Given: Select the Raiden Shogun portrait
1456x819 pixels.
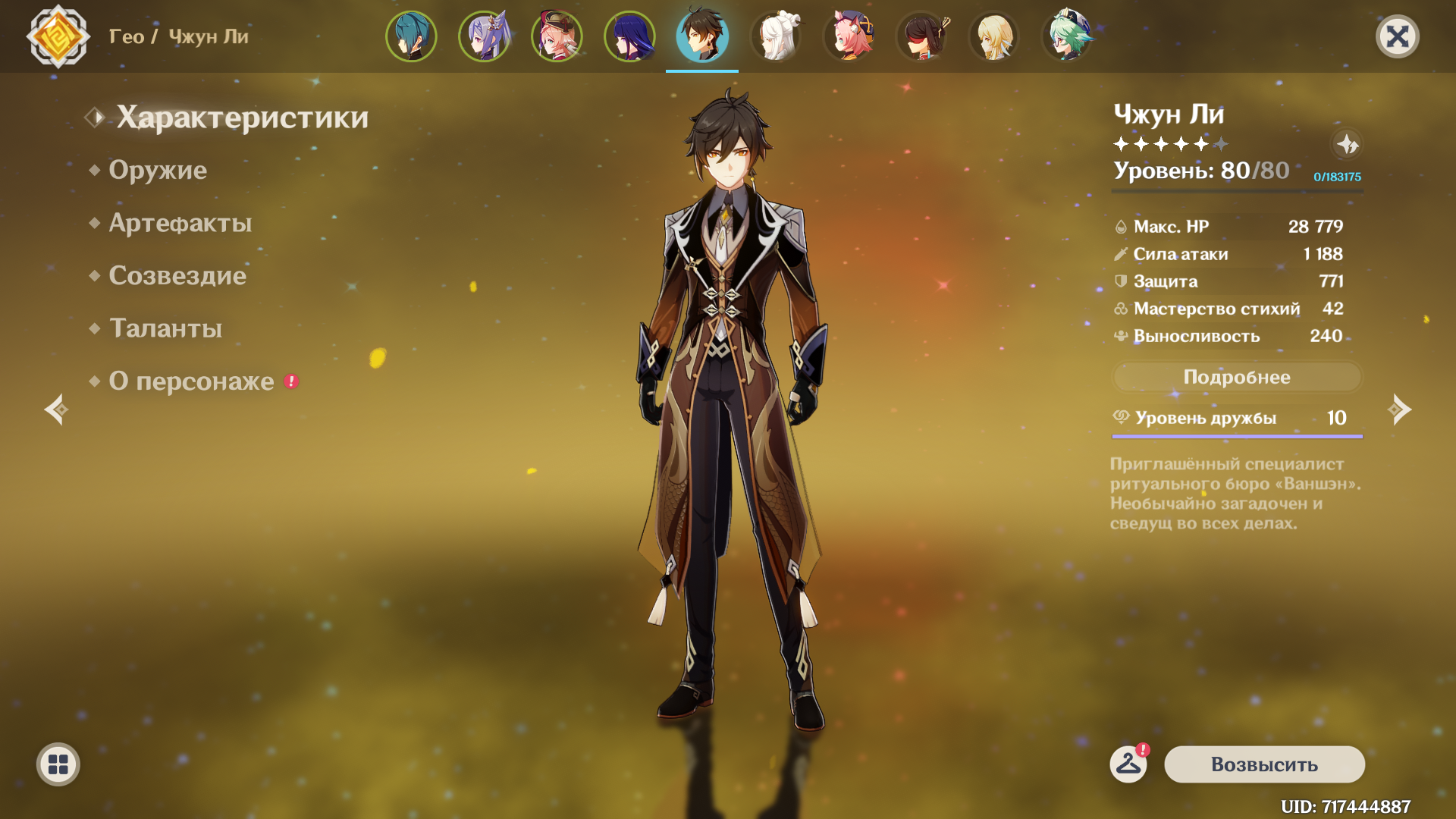Looking at the screenshot, I should tap(629, 36).
